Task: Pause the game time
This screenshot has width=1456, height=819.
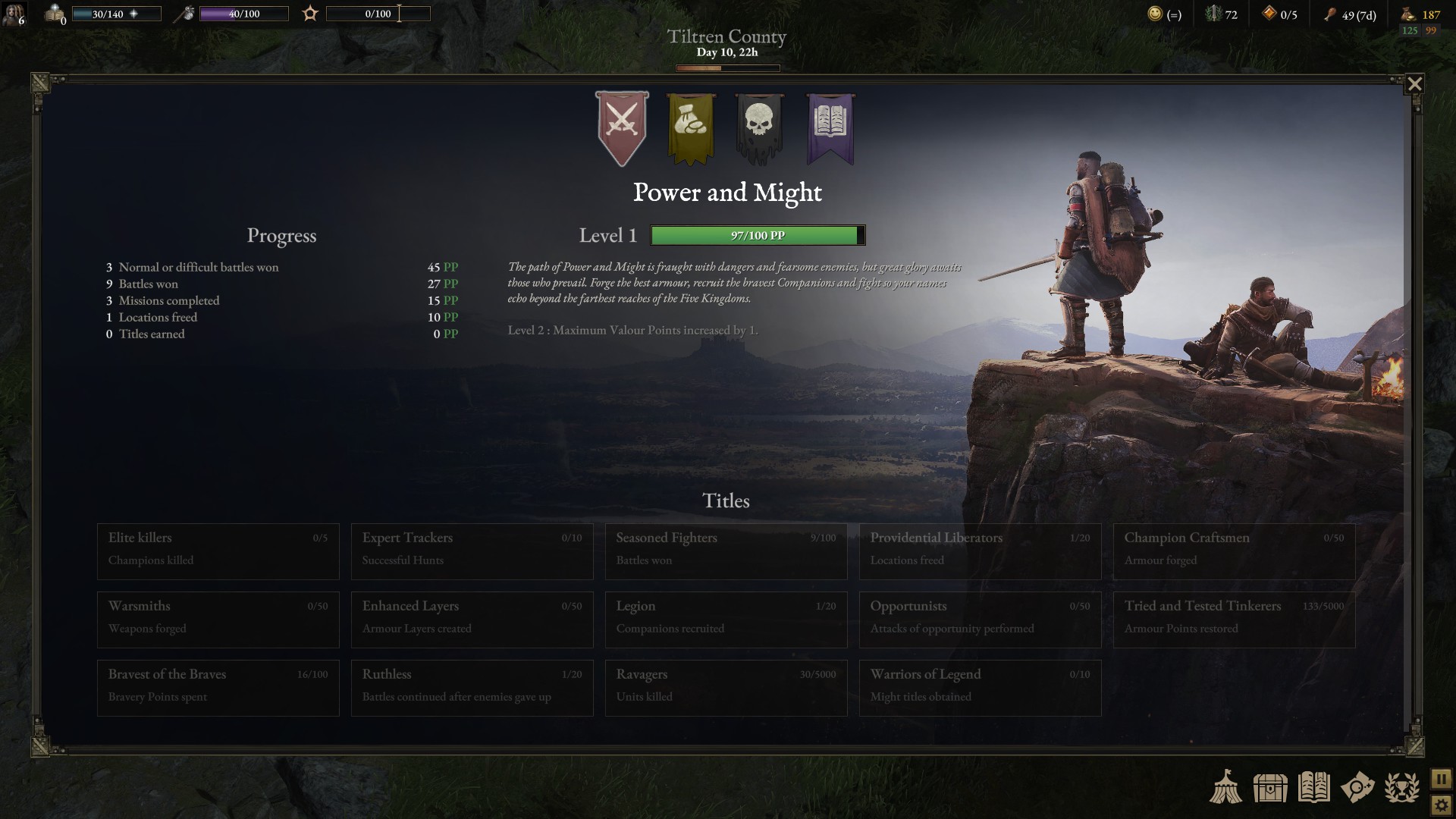Action: 1441,779
